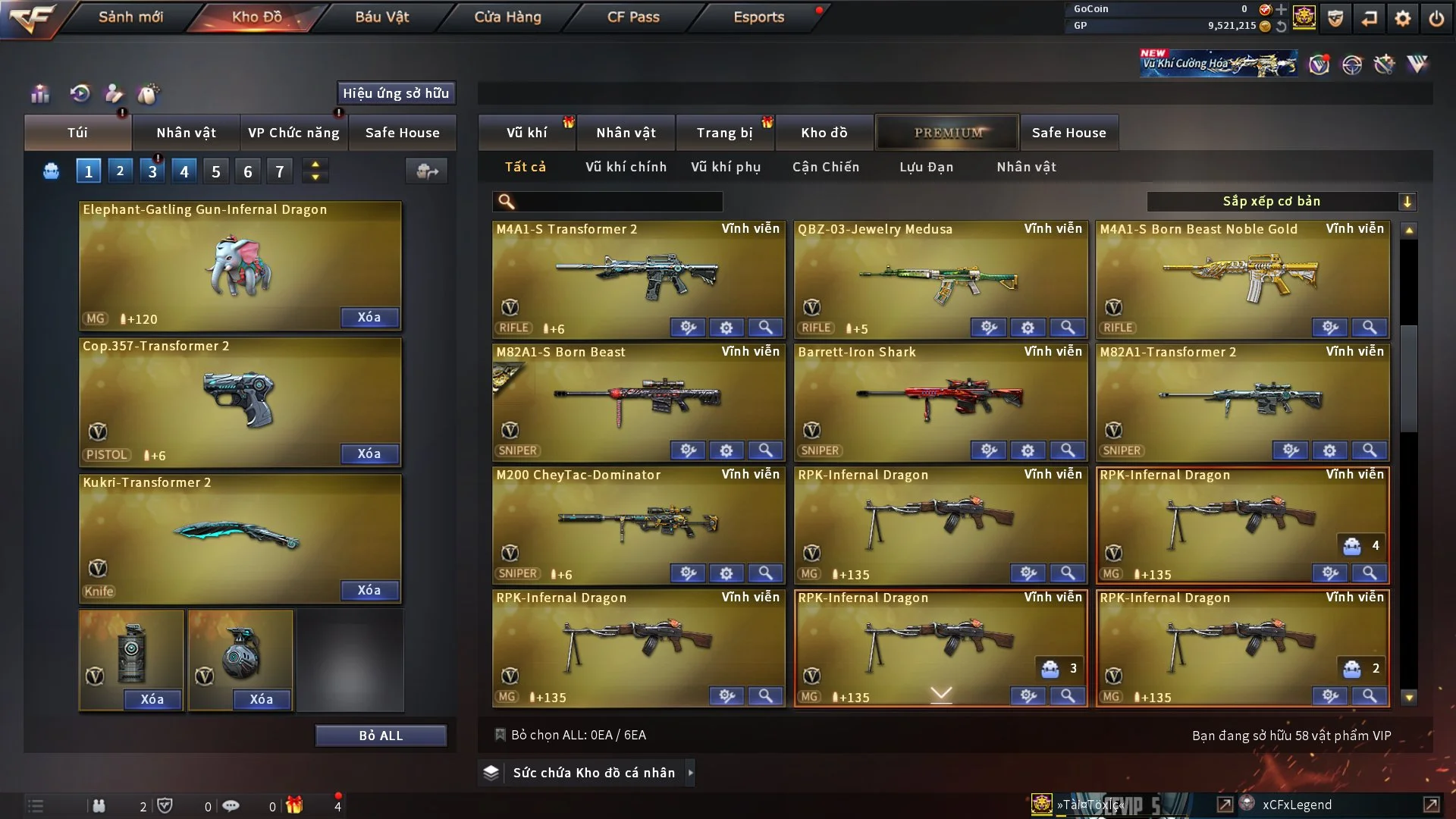
Task: Click the power exit icon
Action: [x=1436, y=18]
